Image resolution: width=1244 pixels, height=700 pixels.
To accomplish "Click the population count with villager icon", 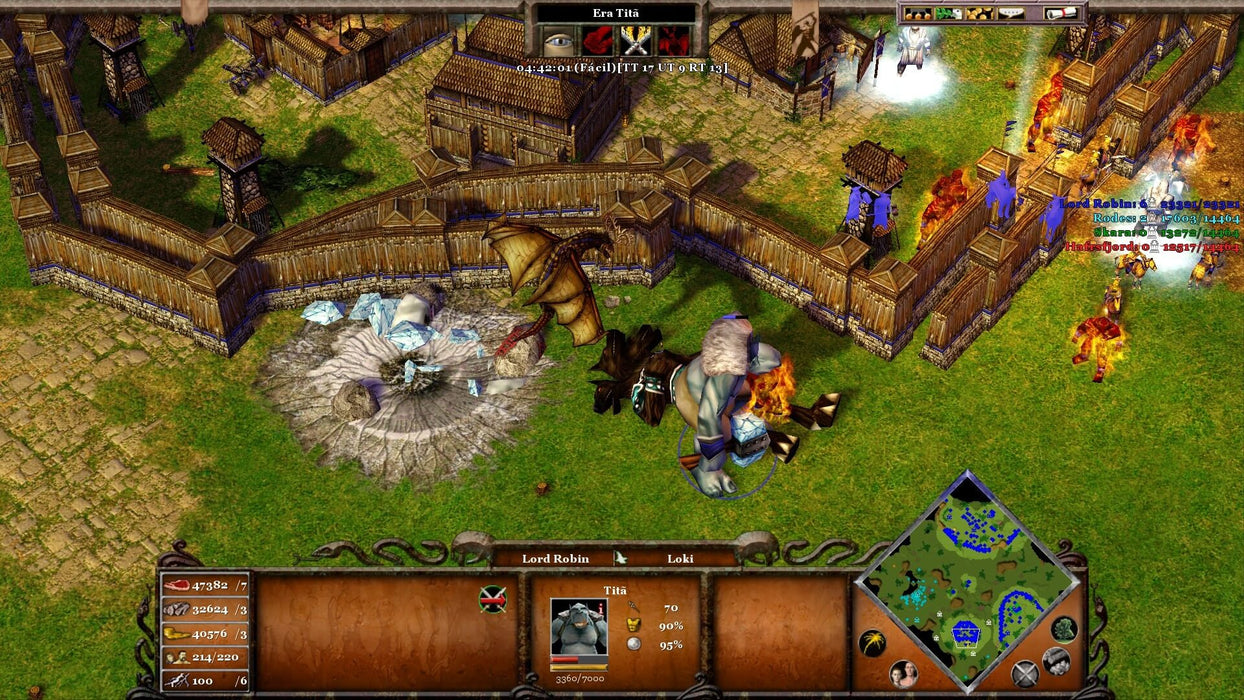I will pyautogui.click(x=205, y=657).
